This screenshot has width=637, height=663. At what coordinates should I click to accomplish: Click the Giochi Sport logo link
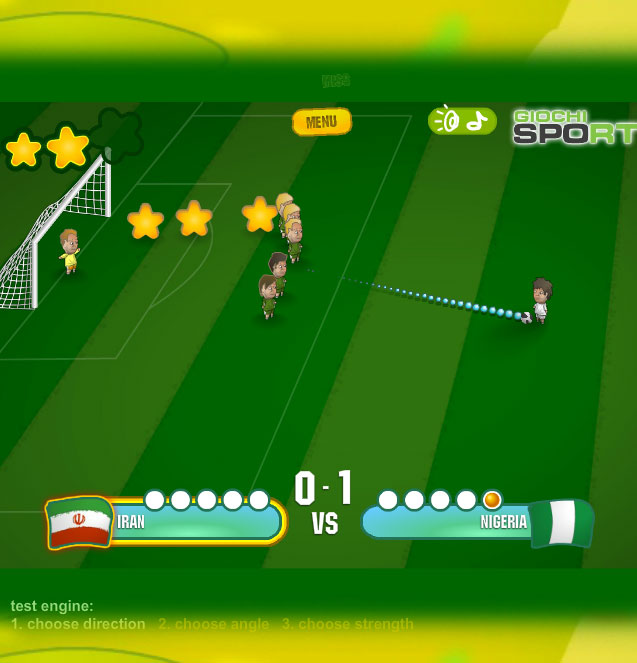tap(574, 127)
